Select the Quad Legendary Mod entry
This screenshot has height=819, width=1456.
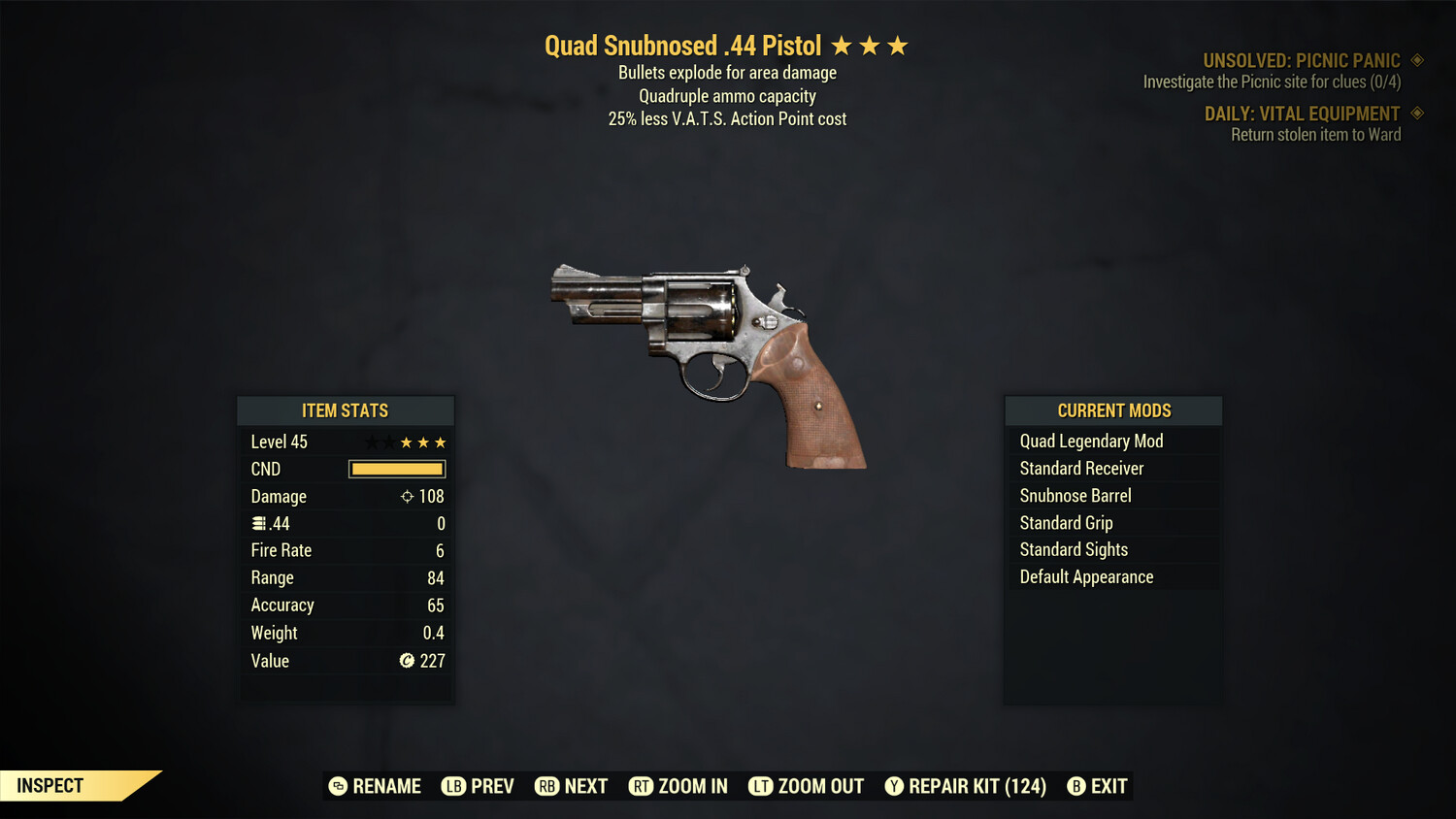pyautogui.click(x=1090, y=441)
